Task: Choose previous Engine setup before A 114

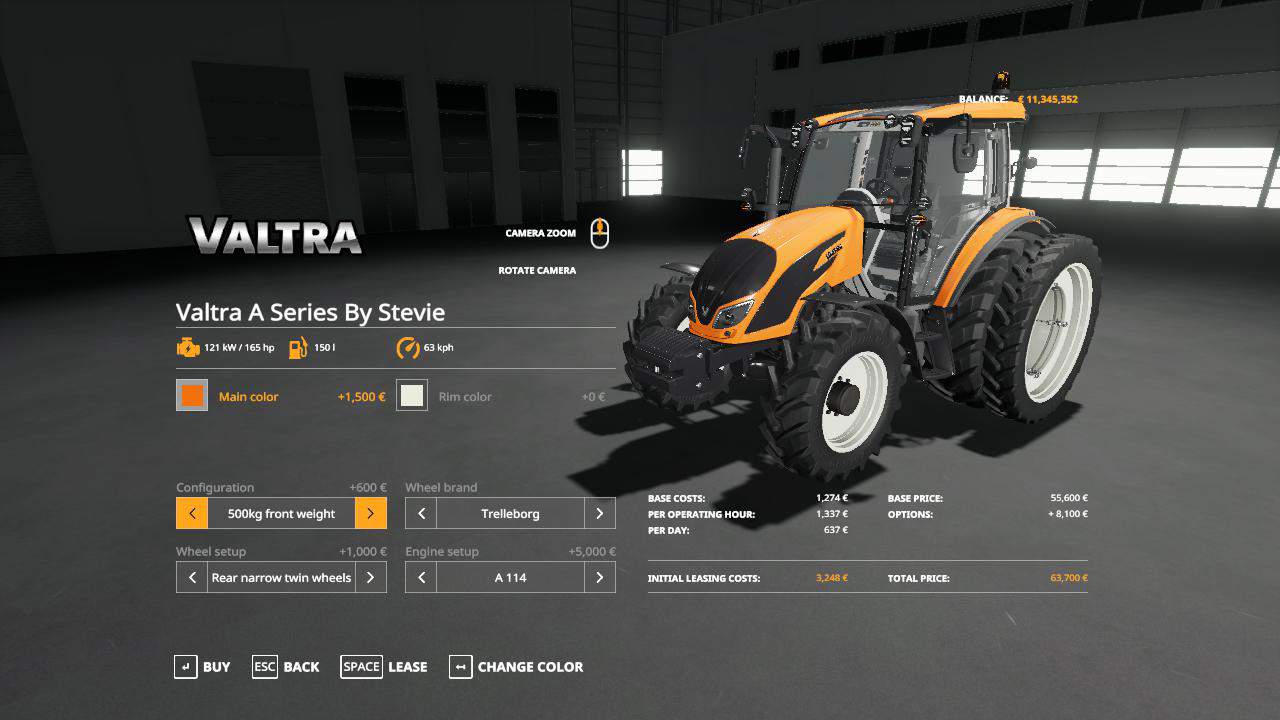Action: pyautogui.click(x=421, y=578)
